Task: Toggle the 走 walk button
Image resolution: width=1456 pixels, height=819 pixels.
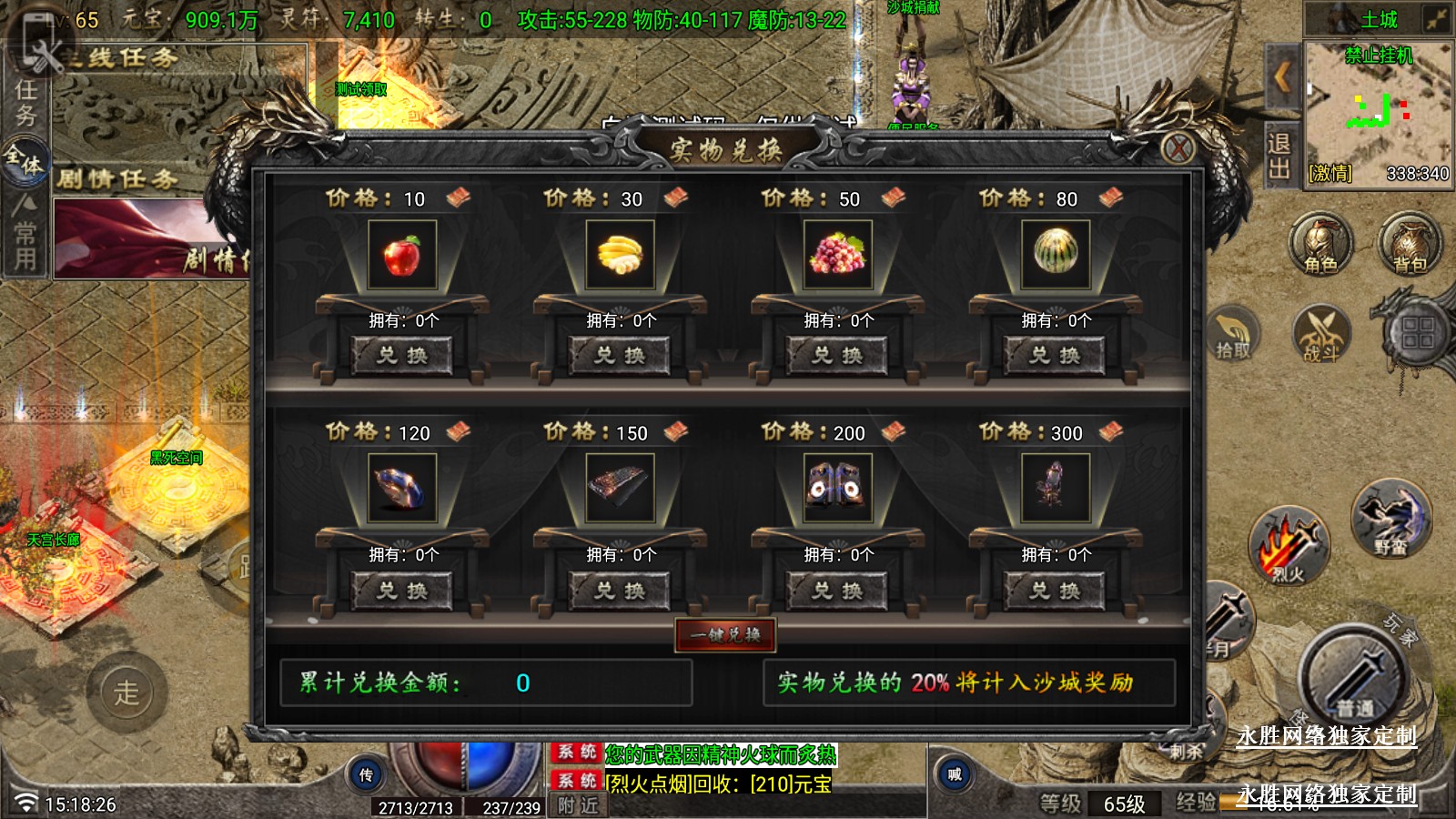Action: [127, 693]
